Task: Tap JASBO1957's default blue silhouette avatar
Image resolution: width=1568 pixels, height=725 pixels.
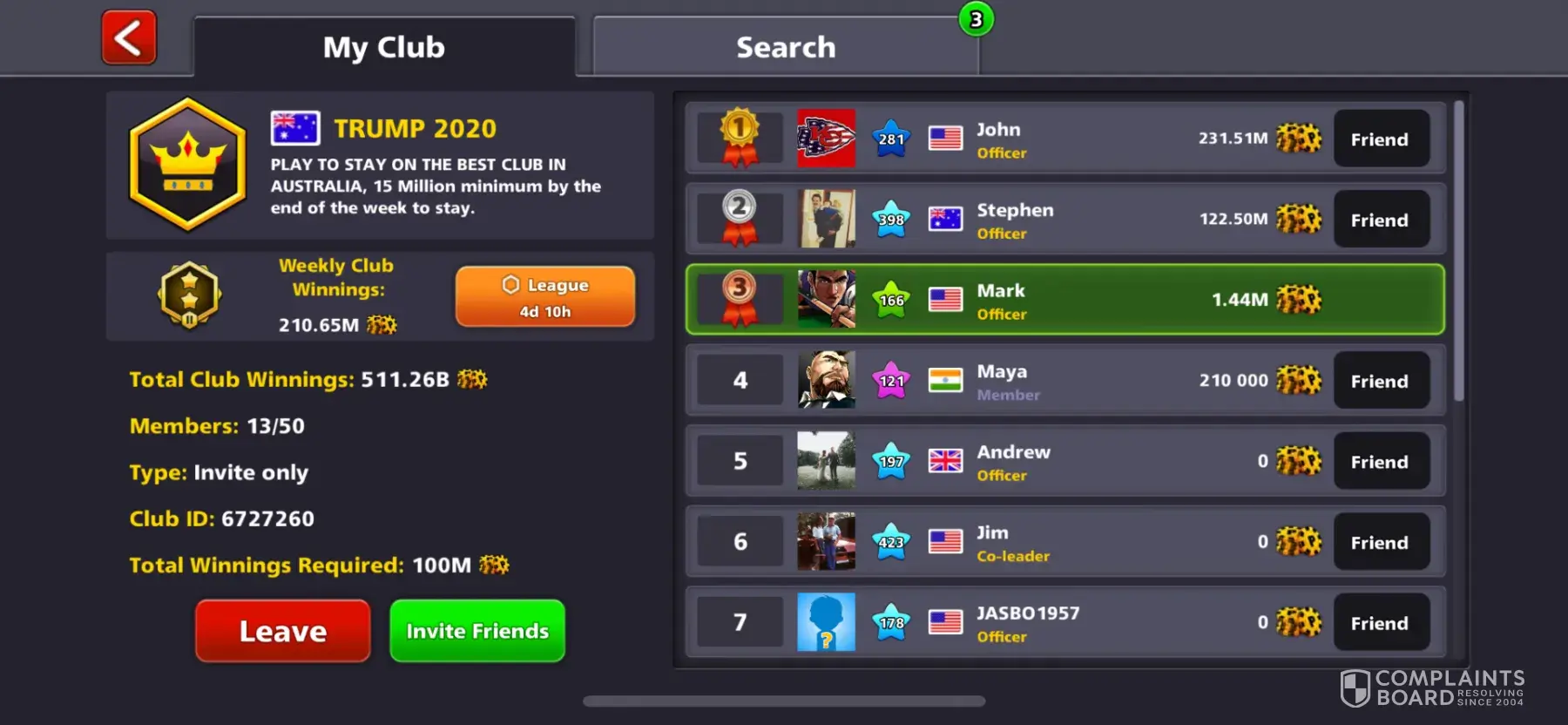Action: click(826, 622)
